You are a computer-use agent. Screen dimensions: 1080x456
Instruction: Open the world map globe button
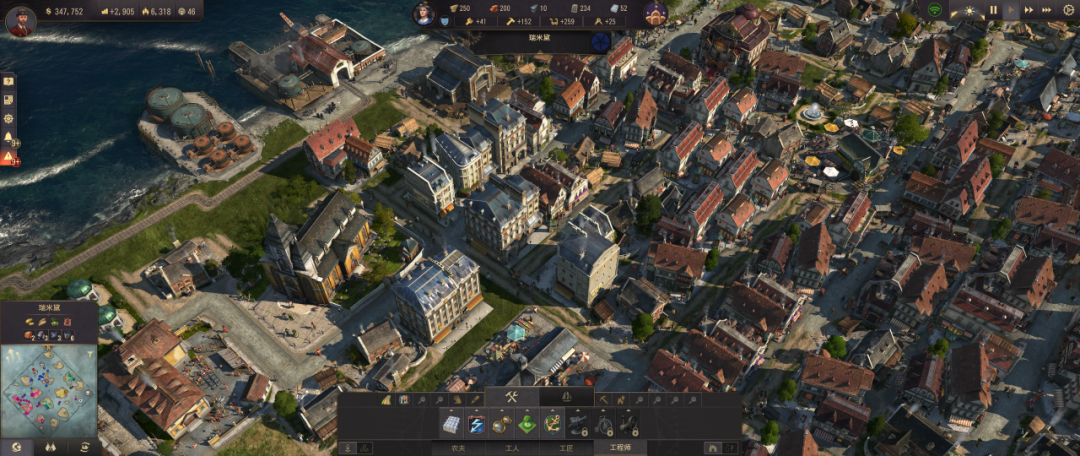15,447
